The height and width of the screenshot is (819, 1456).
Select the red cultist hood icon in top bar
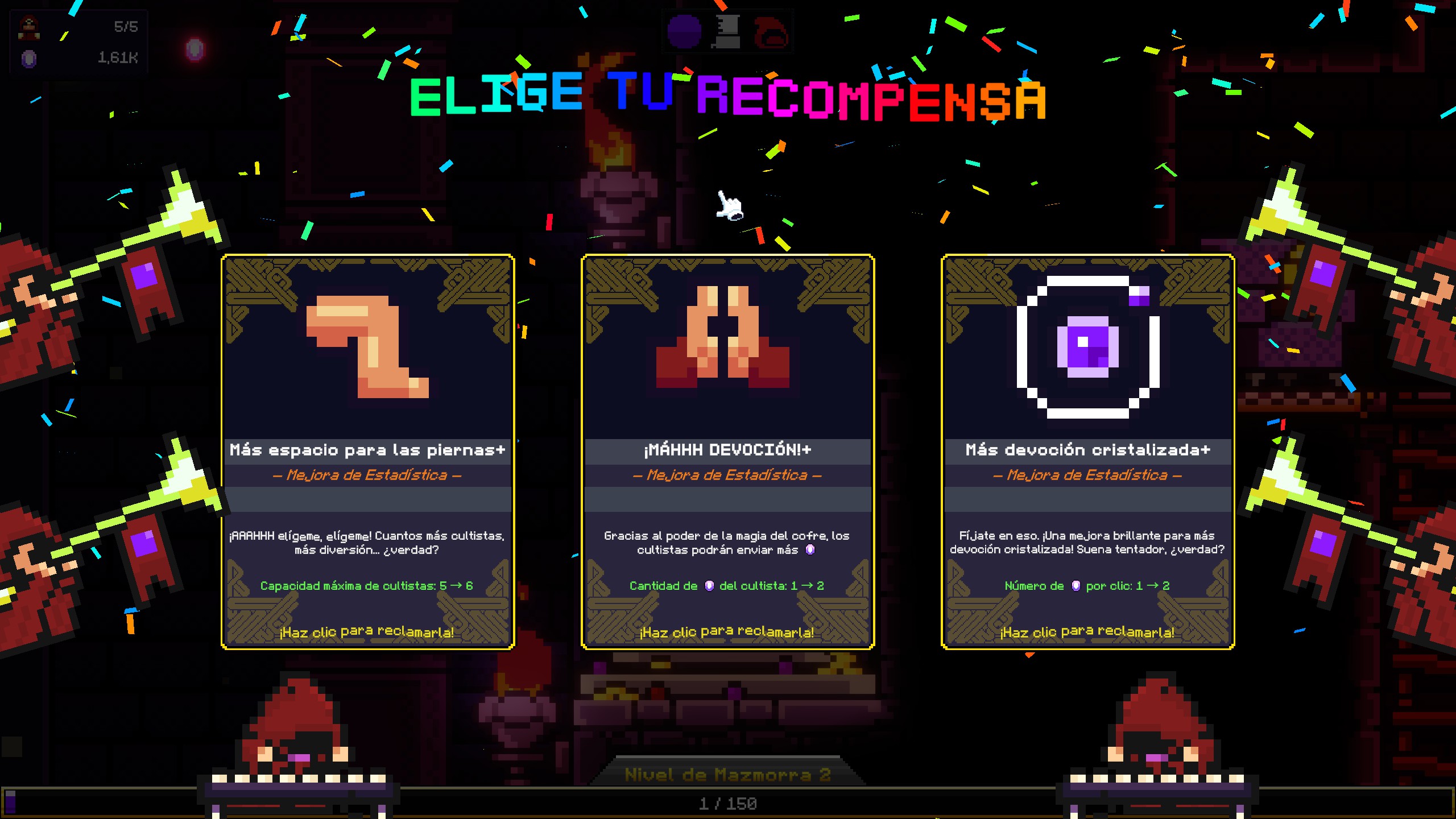[771, 33]
